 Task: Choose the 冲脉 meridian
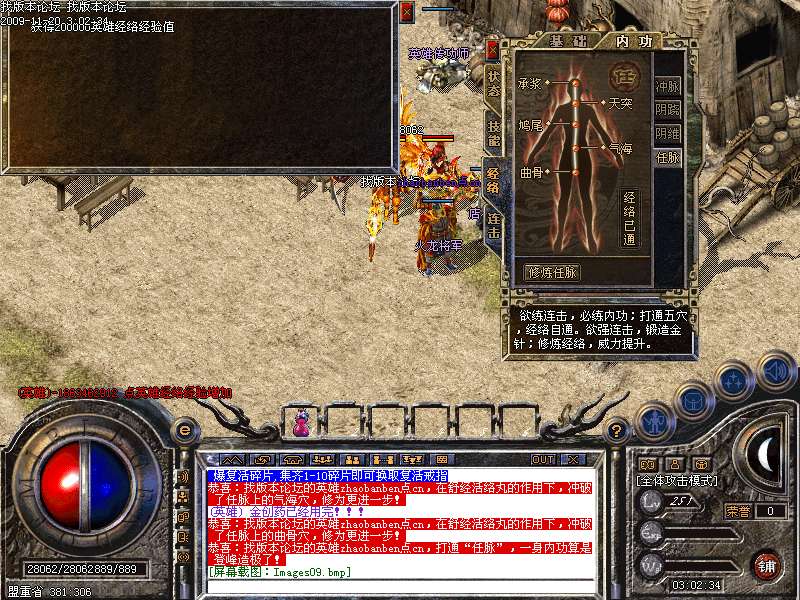click(x=667, y=86)
